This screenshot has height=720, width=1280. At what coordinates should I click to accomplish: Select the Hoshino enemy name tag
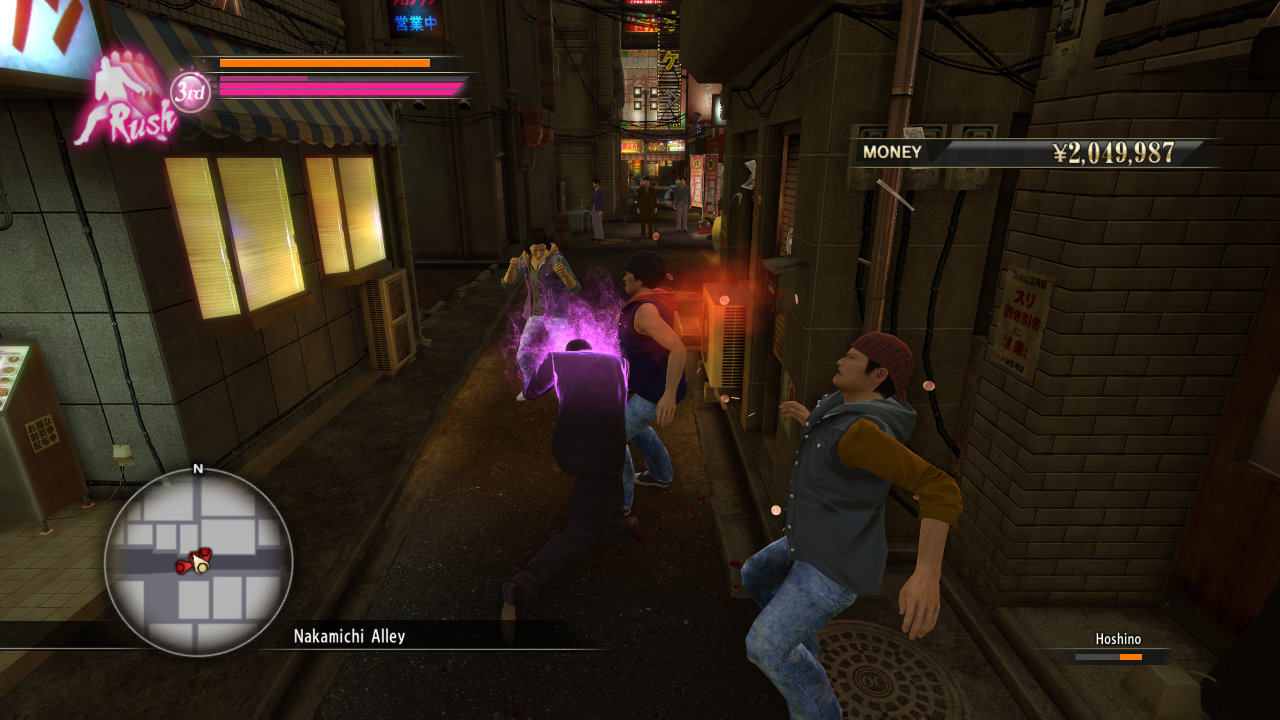(1117, 640)
